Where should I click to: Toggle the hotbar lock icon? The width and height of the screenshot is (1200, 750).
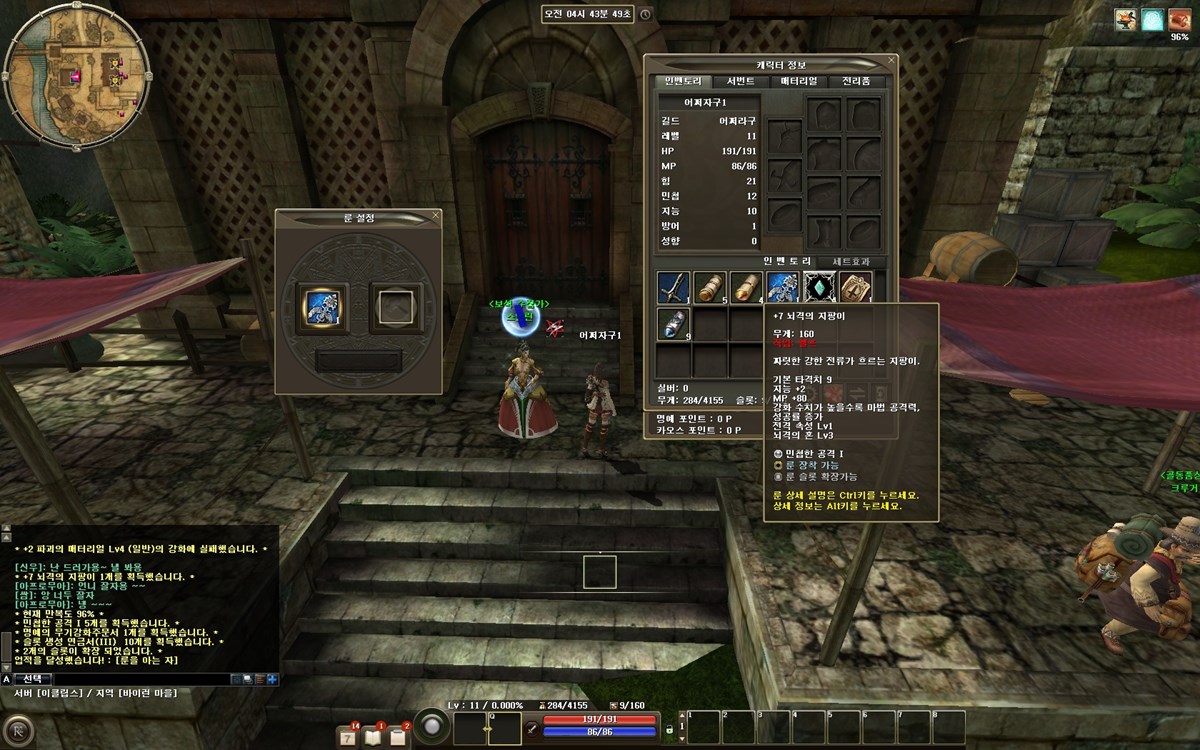click(669, 730)
